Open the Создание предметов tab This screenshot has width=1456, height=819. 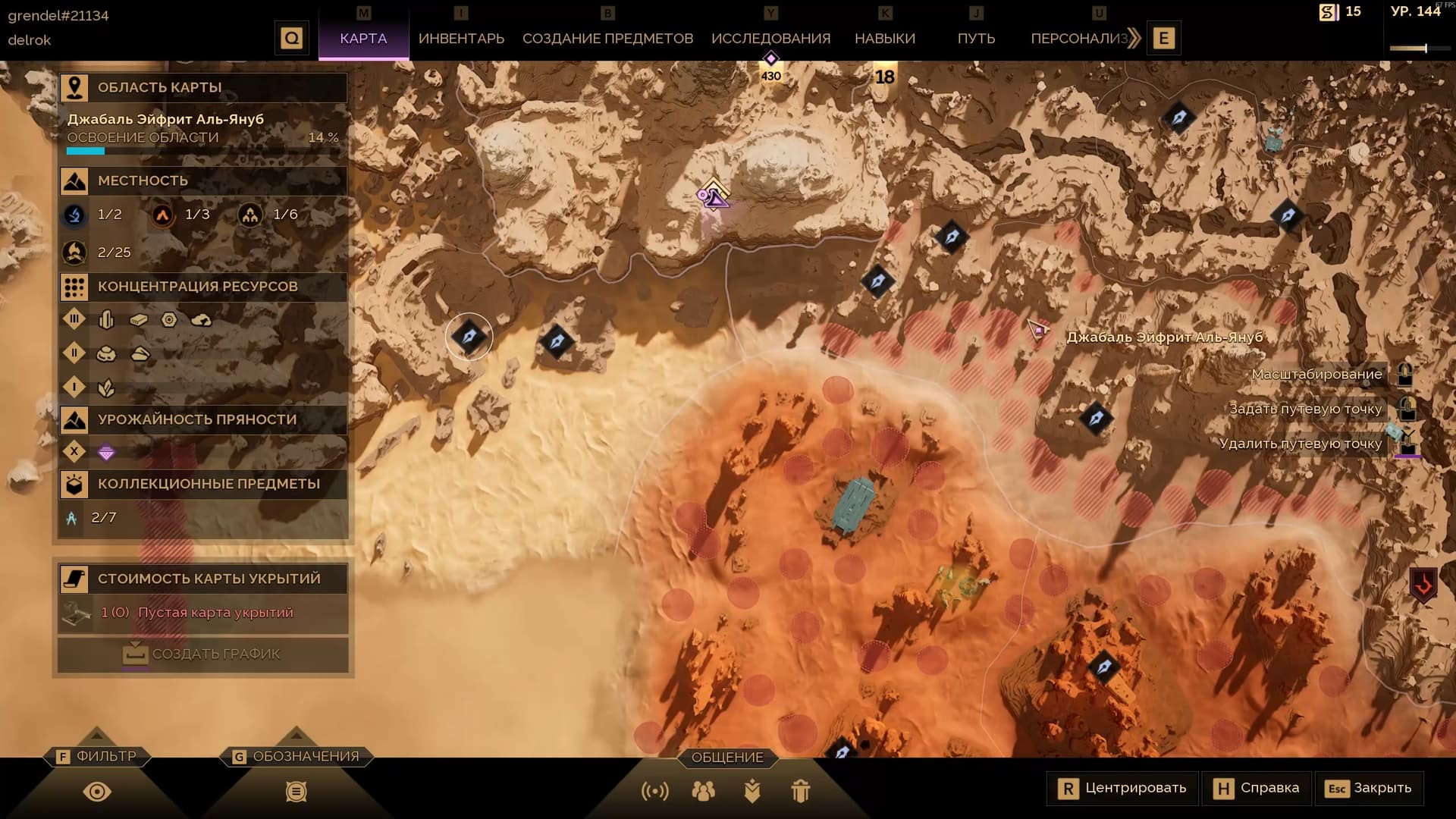(x=607, y=38)
